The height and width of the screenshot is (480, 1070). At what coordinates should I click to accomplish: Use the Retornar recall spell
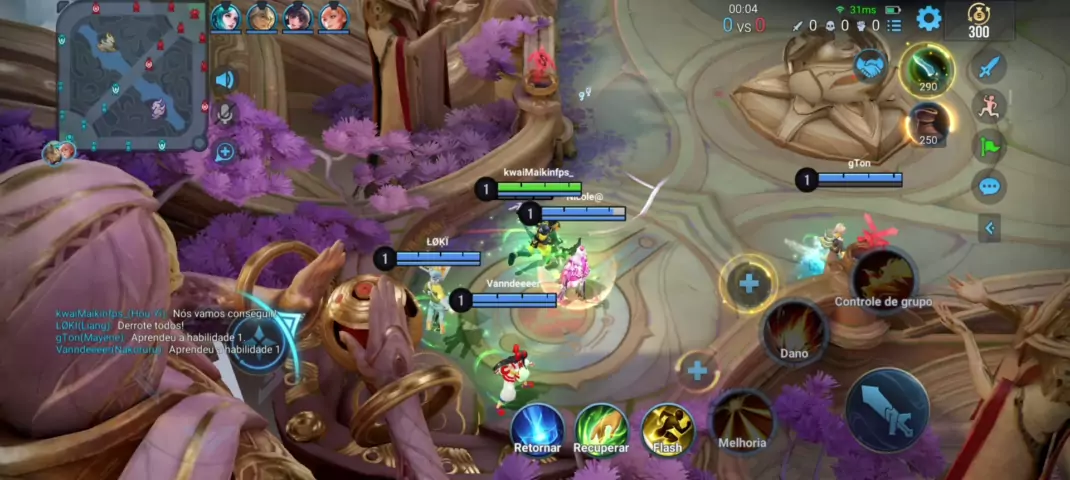538,428
